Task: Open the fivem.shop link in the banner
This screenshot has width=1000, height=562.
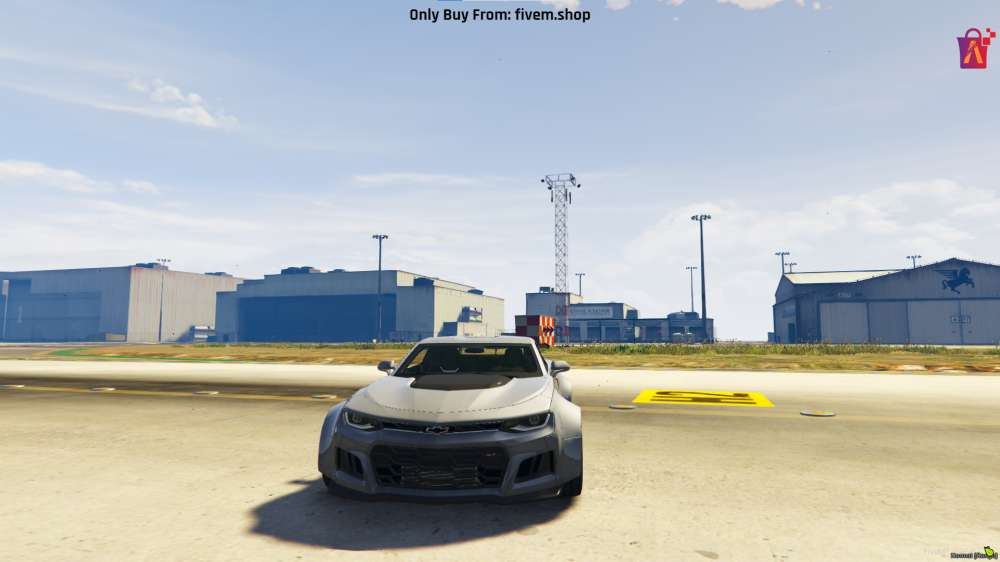Action: (552, 15)
